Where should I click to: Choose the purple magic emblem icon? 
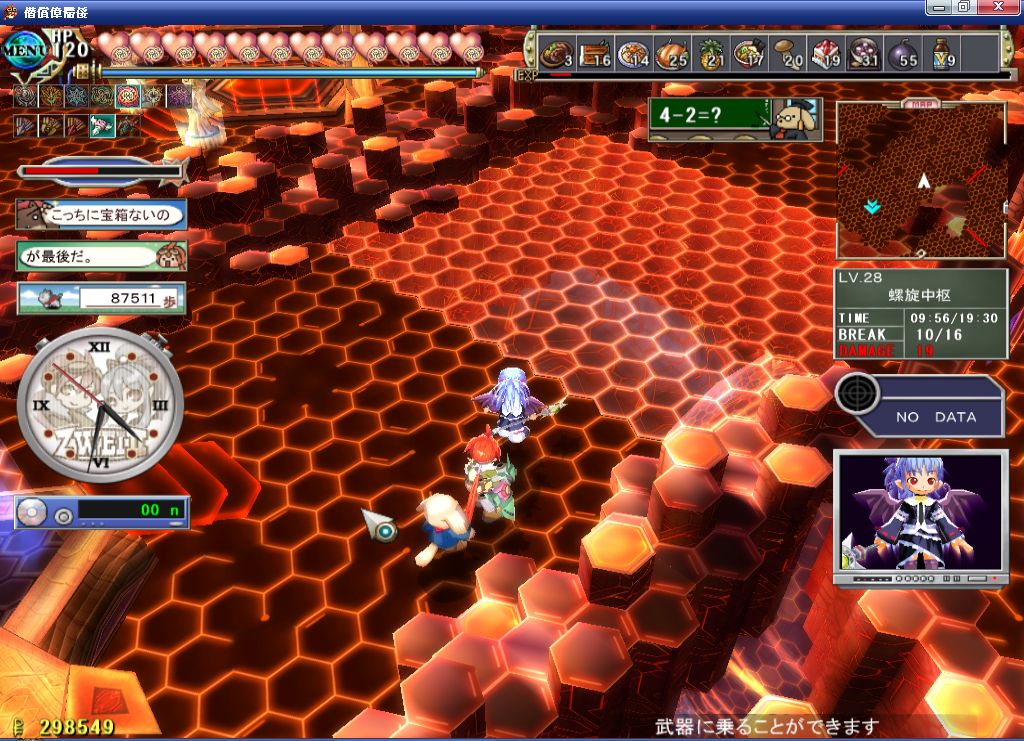tap(179, 96)
